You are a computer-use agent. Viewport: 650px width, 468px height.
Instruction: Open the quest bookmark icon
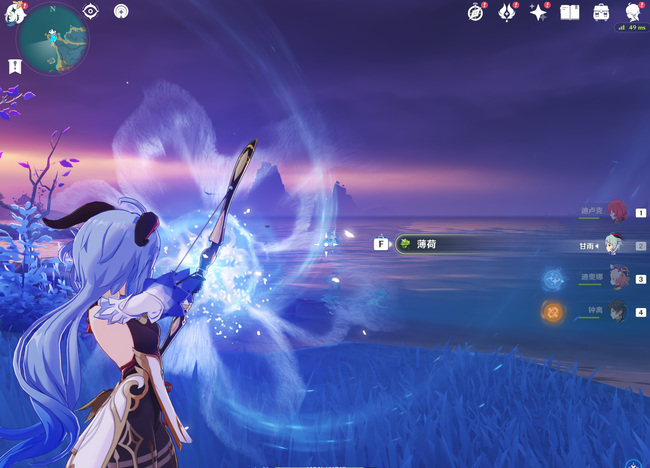coord(15,66)
